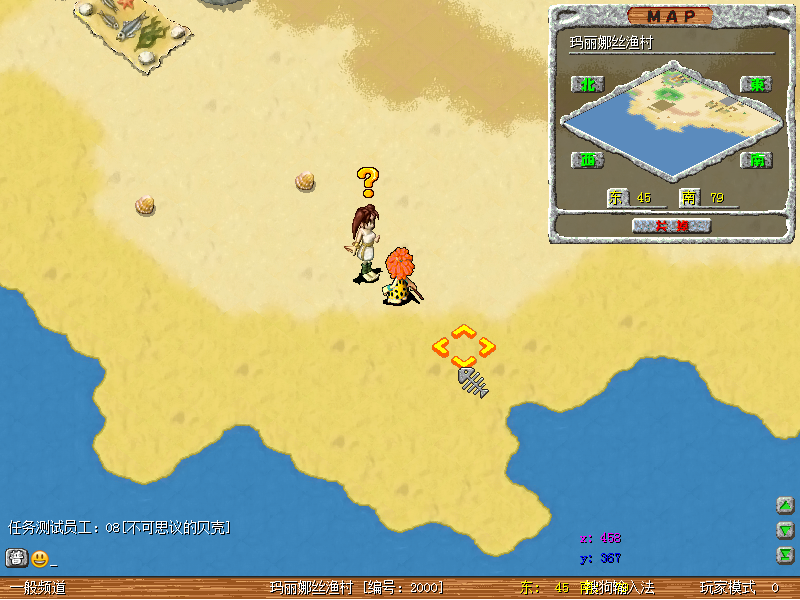Screen dimensions: 800x600
Task: Jump to chat bottom with the barred arrow
Action: [786, 555]
